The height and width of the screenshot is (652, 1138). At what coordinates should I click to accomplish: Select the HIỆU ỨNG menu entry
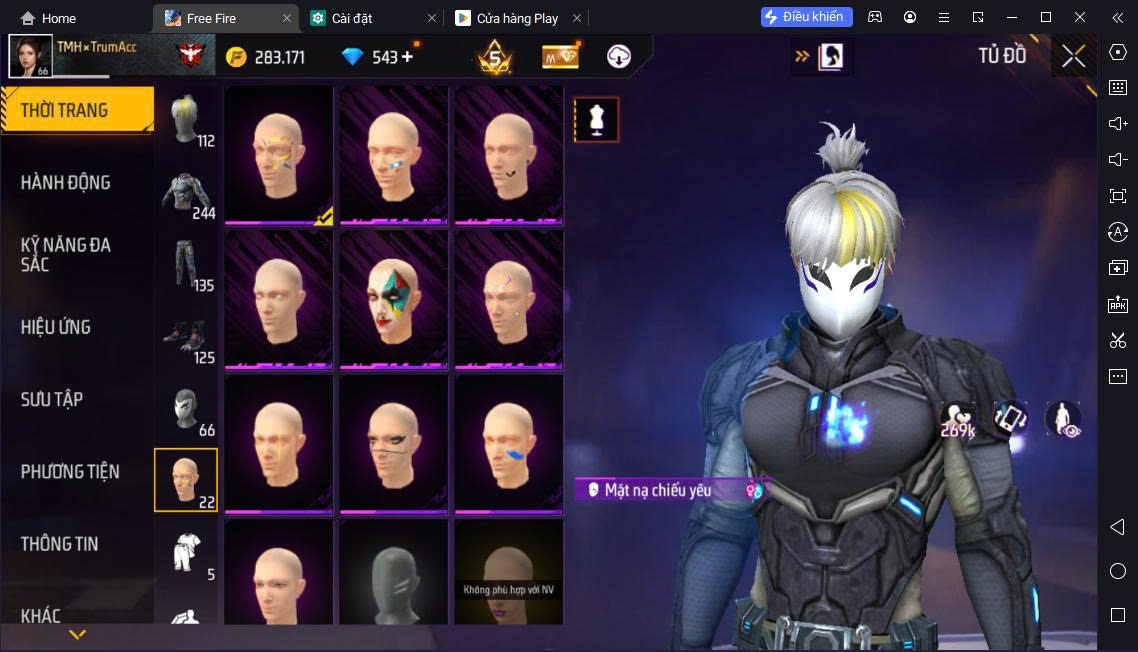56,327
